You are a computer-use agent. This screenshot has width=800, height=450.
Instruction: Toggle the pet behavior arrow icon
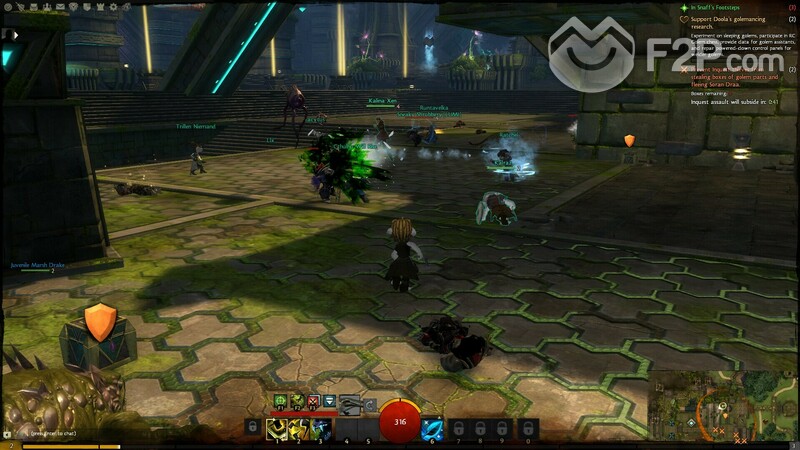[329, 402]
